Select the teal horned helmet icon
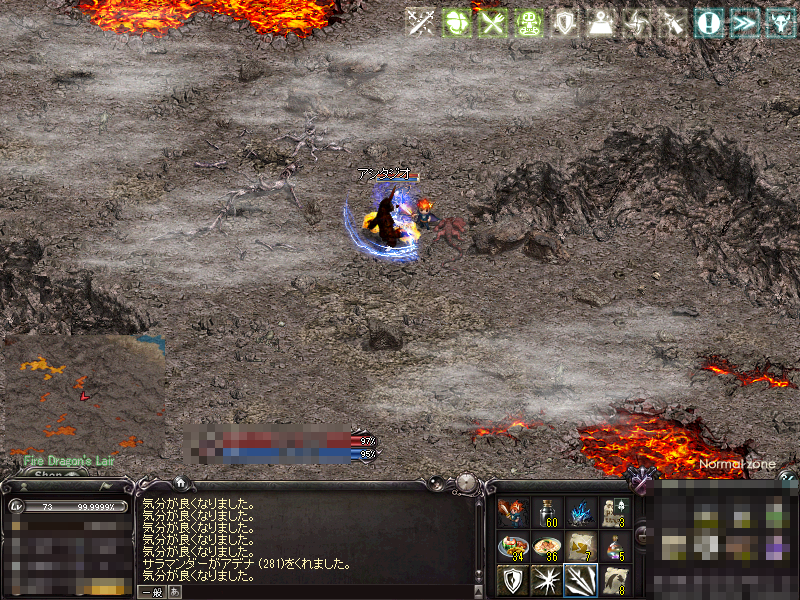 (x=780, y=23)
